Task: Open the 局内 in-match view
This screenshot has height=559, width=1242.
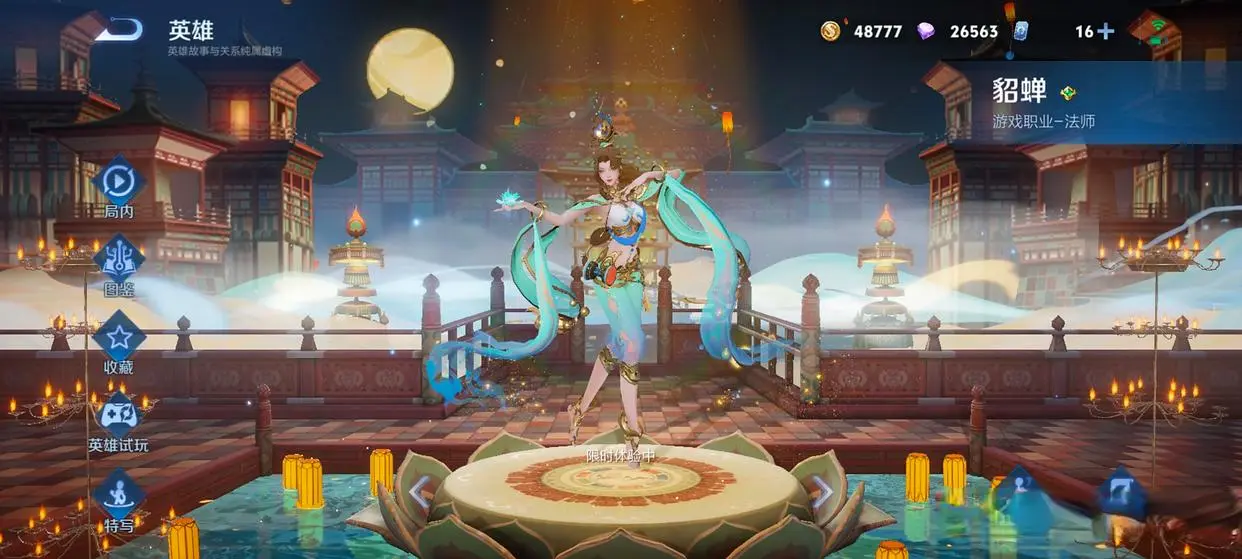Action: point(119,181)
